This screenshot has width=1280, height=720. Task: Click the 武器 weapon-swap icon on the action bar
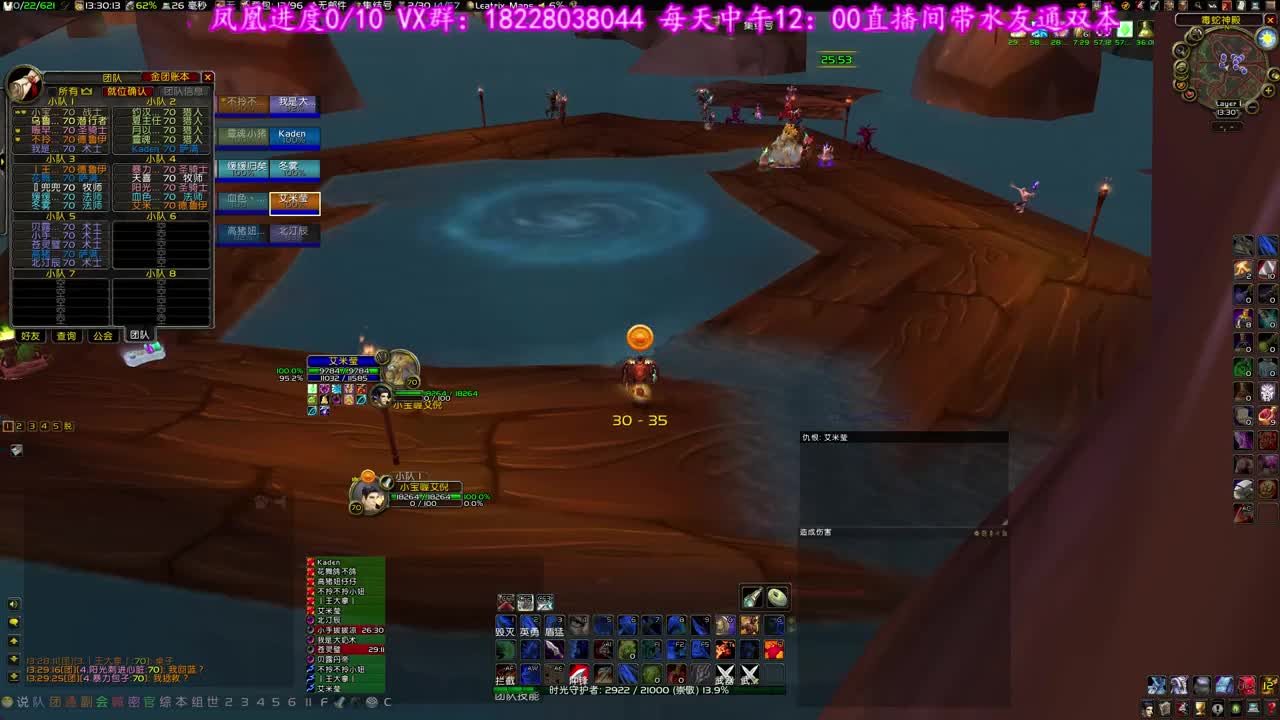tap(725, 675)
